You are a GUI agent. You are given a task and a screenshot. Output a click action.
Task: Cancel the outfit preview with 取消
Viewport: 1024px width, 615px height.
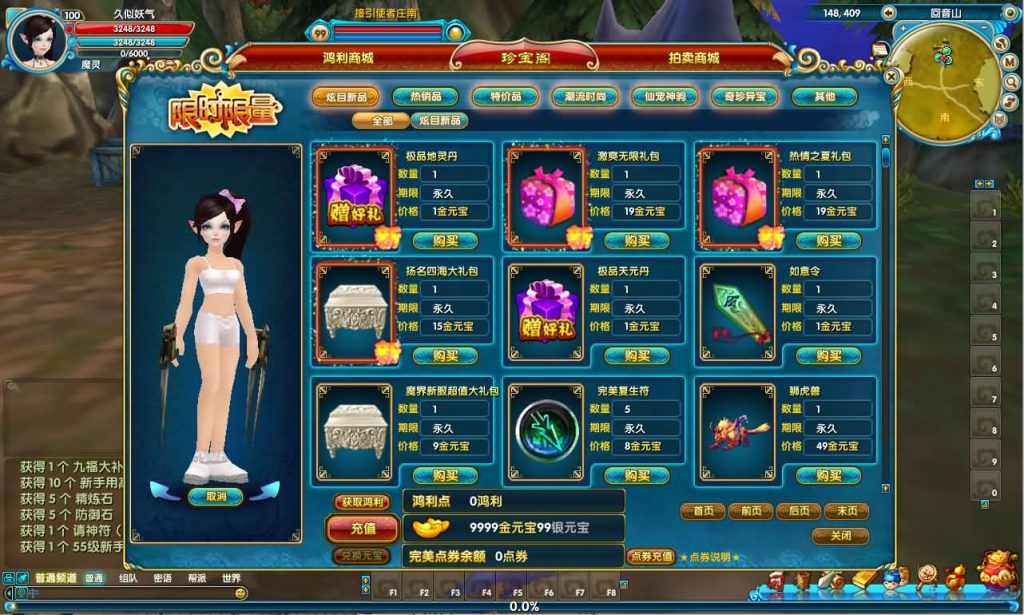pyautogui.click(x=216, y=497)
